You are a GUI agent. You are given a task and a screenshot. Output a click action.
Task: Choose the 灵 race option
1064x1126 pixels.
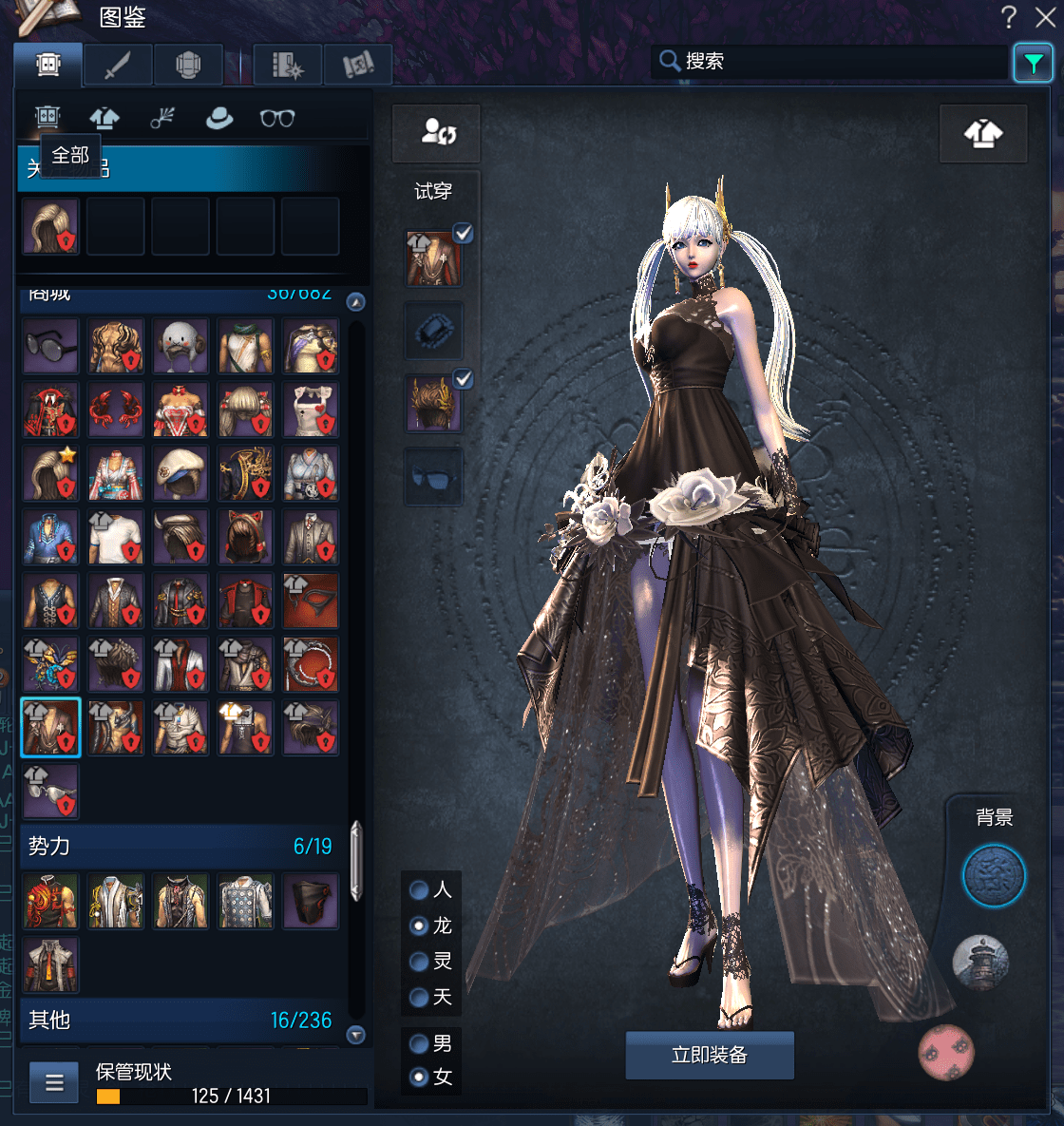pos(419,962)
